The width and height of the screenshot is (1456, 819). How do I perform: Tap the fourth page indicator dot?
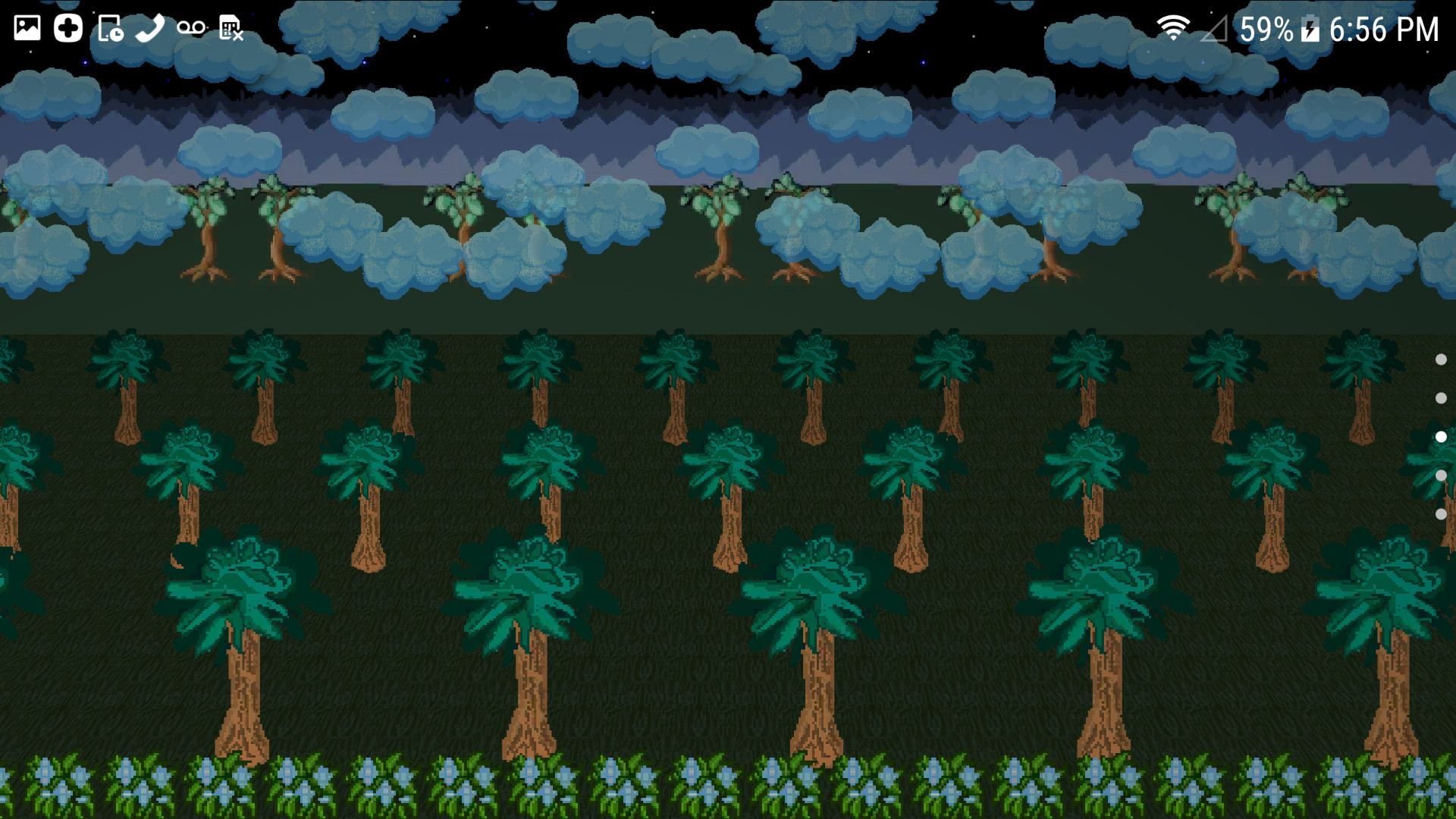point(1440,475)
